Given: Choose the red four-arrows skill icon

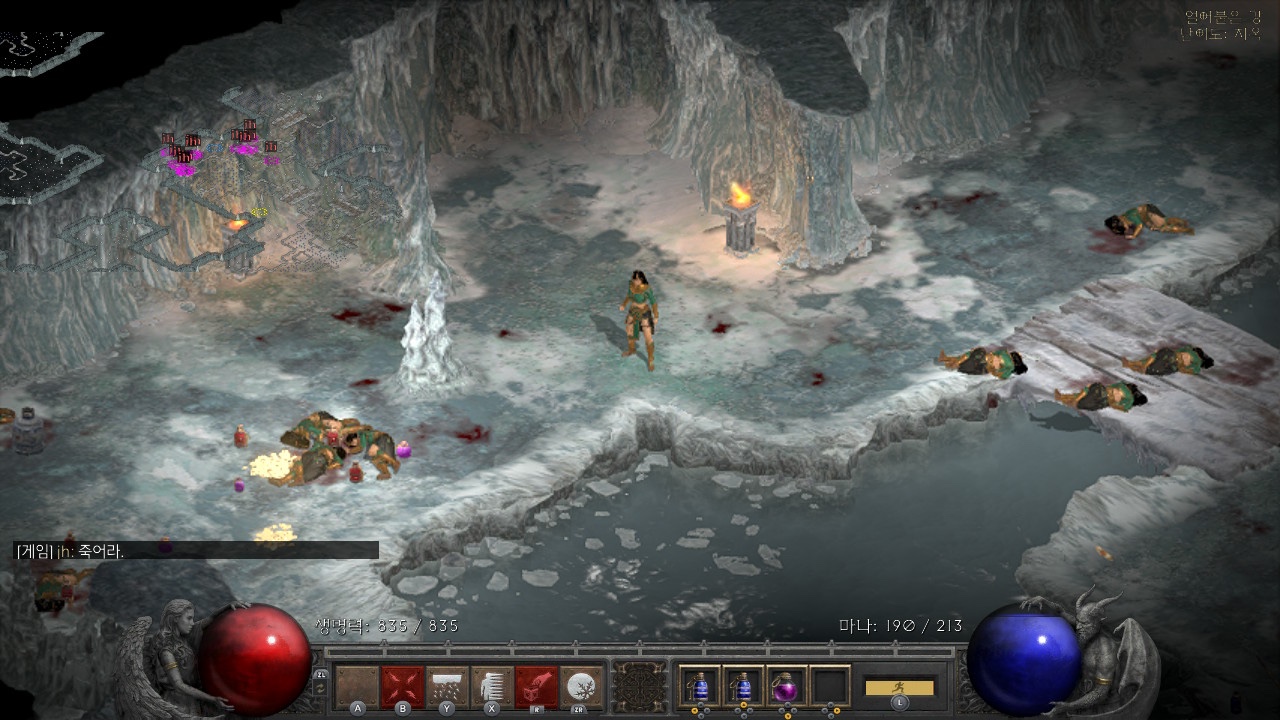Looking at the screenshot, I should coord(402,687).
